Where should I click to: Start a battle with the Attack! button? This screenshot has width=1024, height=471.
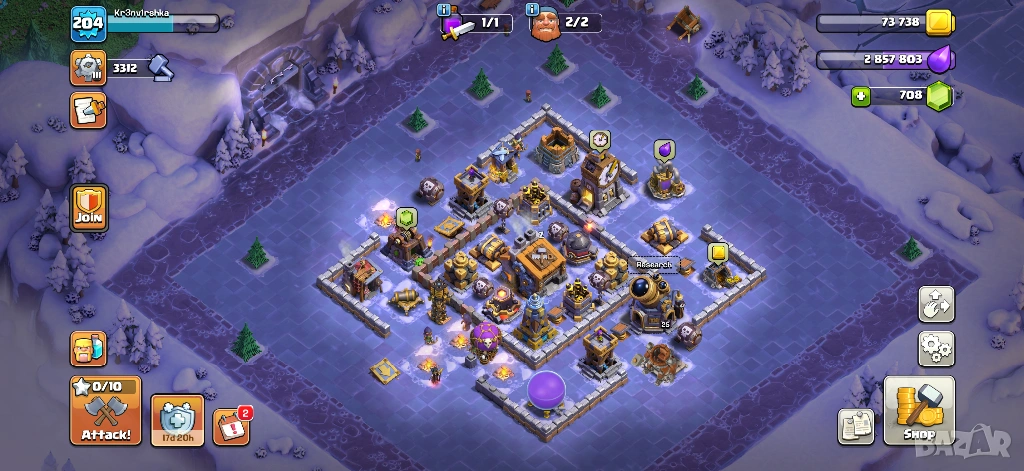coord(105,410)
